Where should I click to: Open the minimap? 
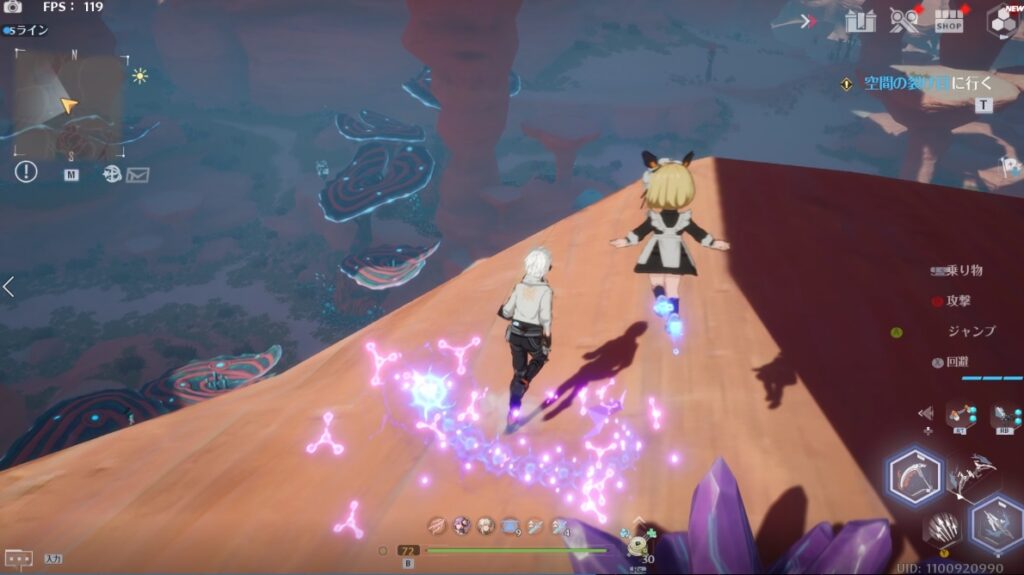(x=68, y=102)
